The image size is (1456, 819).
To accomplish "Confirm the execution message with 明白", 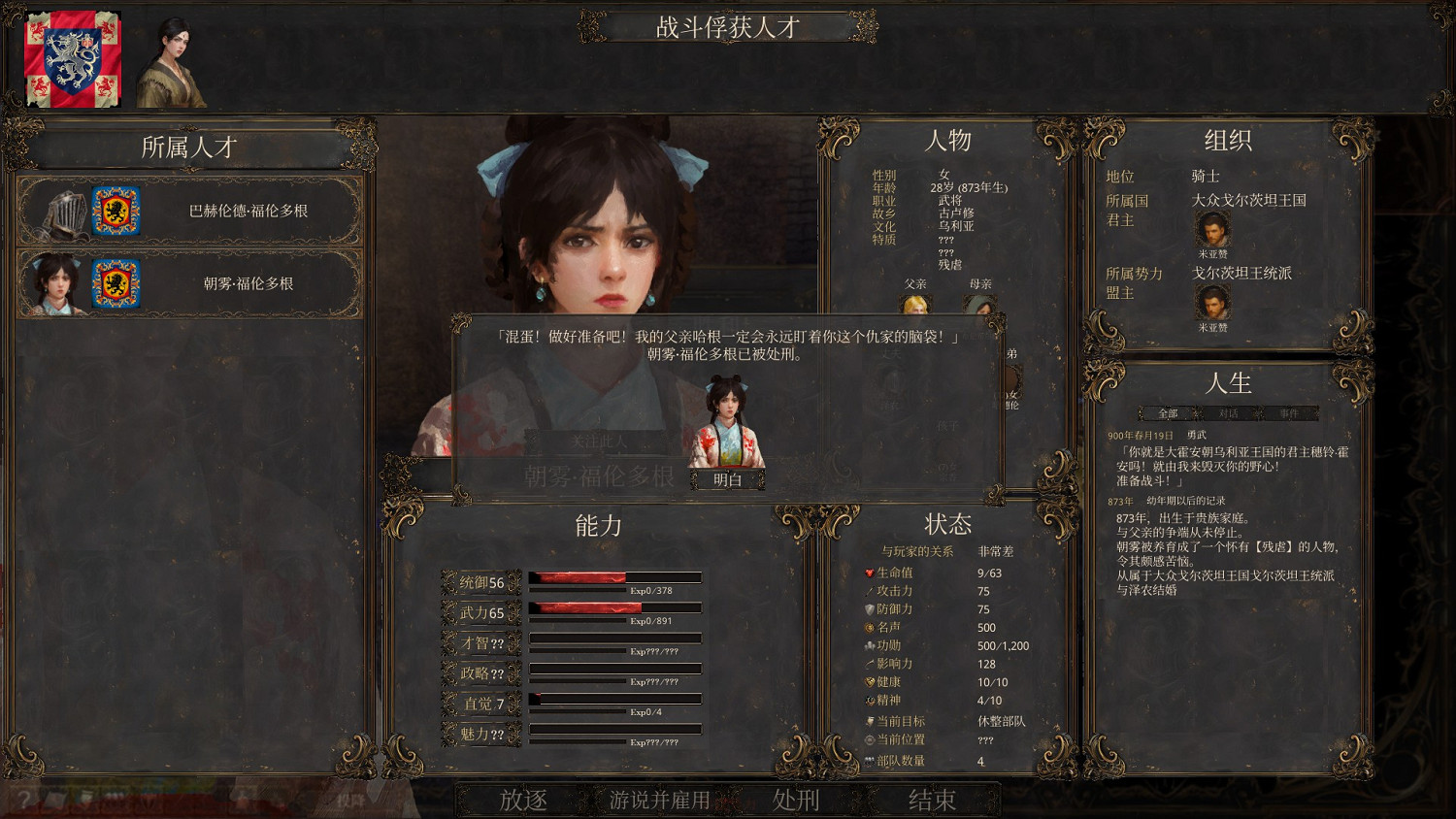I will point(729,477).
